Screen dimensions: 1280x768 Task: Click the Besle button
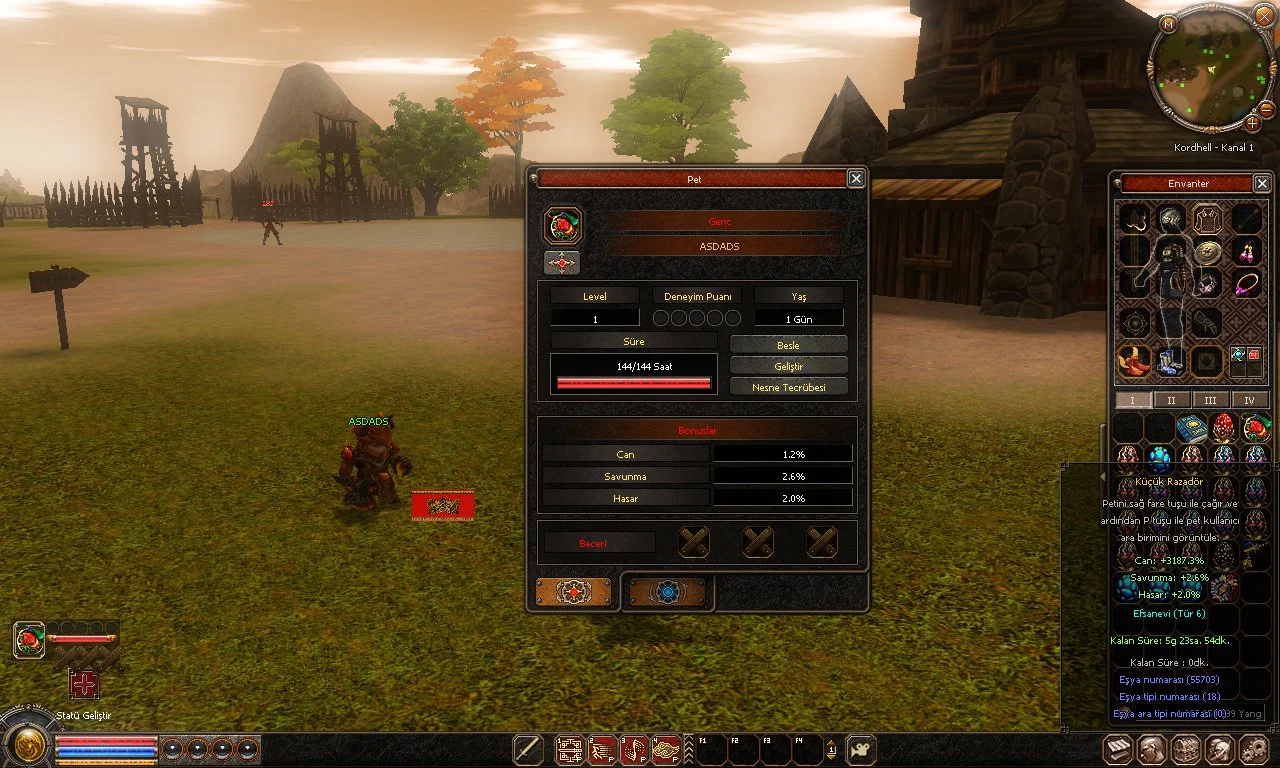788,345
